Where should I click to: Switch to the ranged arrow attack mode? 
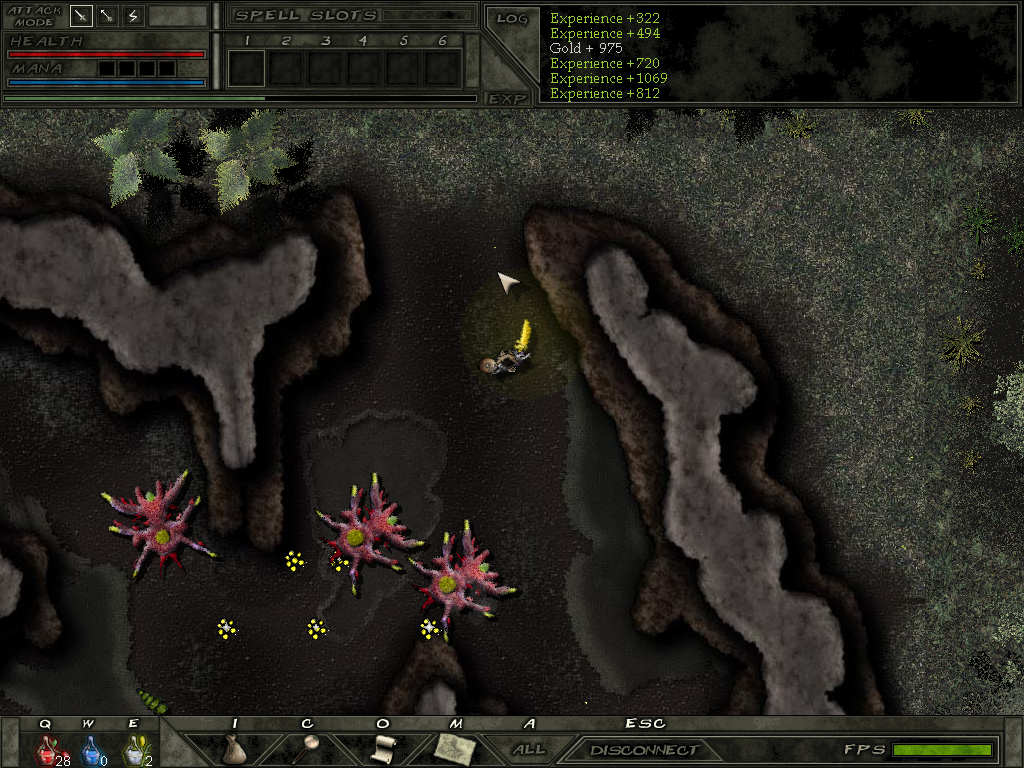[107, 16]
